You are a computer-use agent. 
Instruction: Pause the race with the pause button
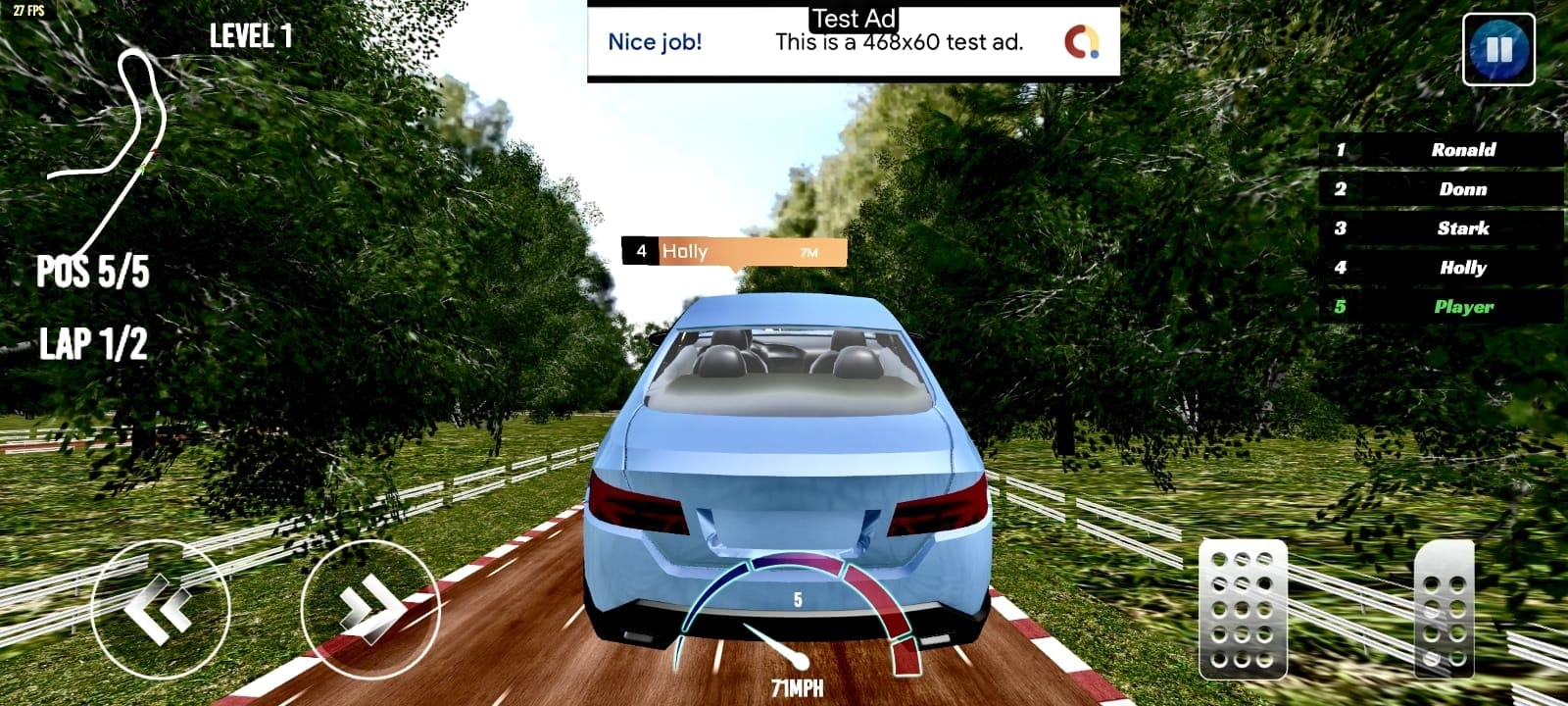pos(1498,49)
